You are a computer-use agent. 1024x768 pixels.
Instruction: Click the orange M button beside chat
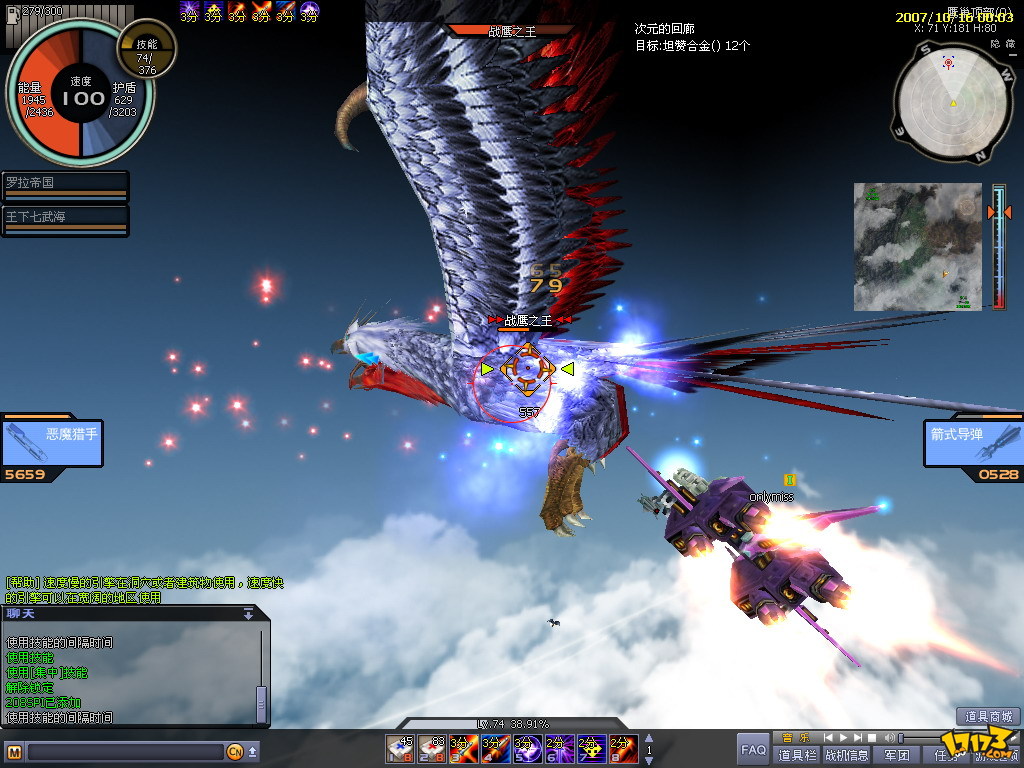(x=14, y=751)
